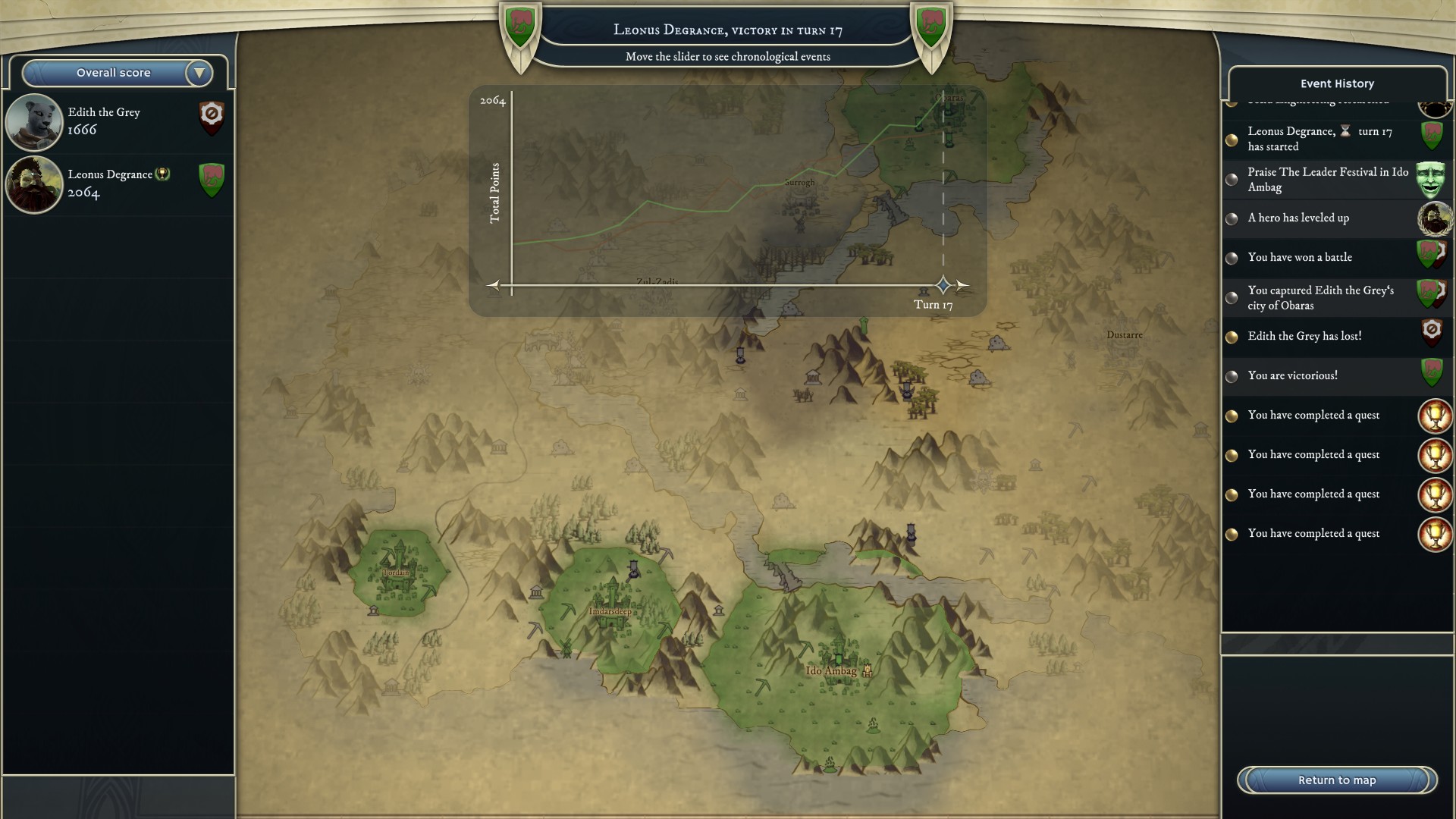1456x819 pixels.
Task: Open the Praise The Leader Festival event
Action: (1327, 179)
